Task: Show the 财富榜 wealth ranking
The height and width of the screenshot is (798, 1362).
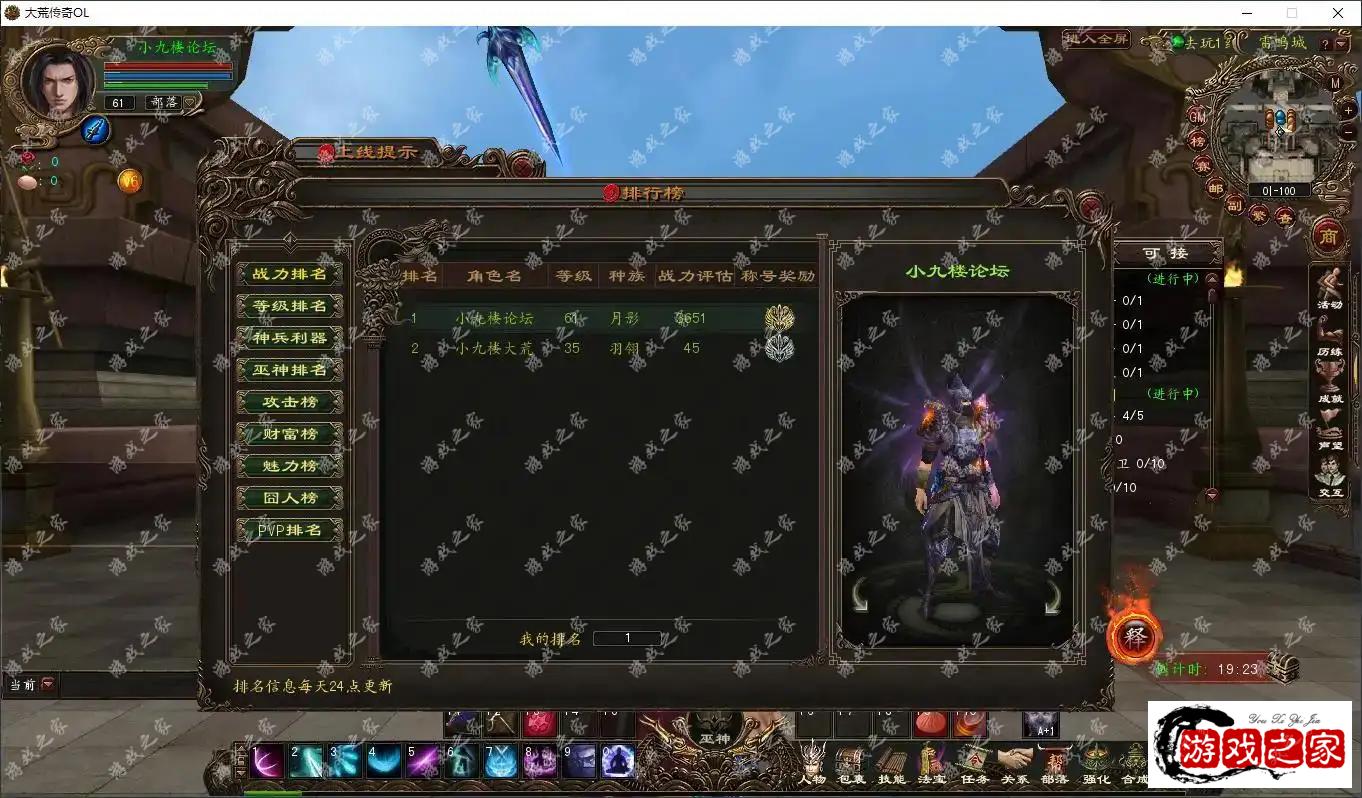Action: pyautogui.click(x=289, y=434)
